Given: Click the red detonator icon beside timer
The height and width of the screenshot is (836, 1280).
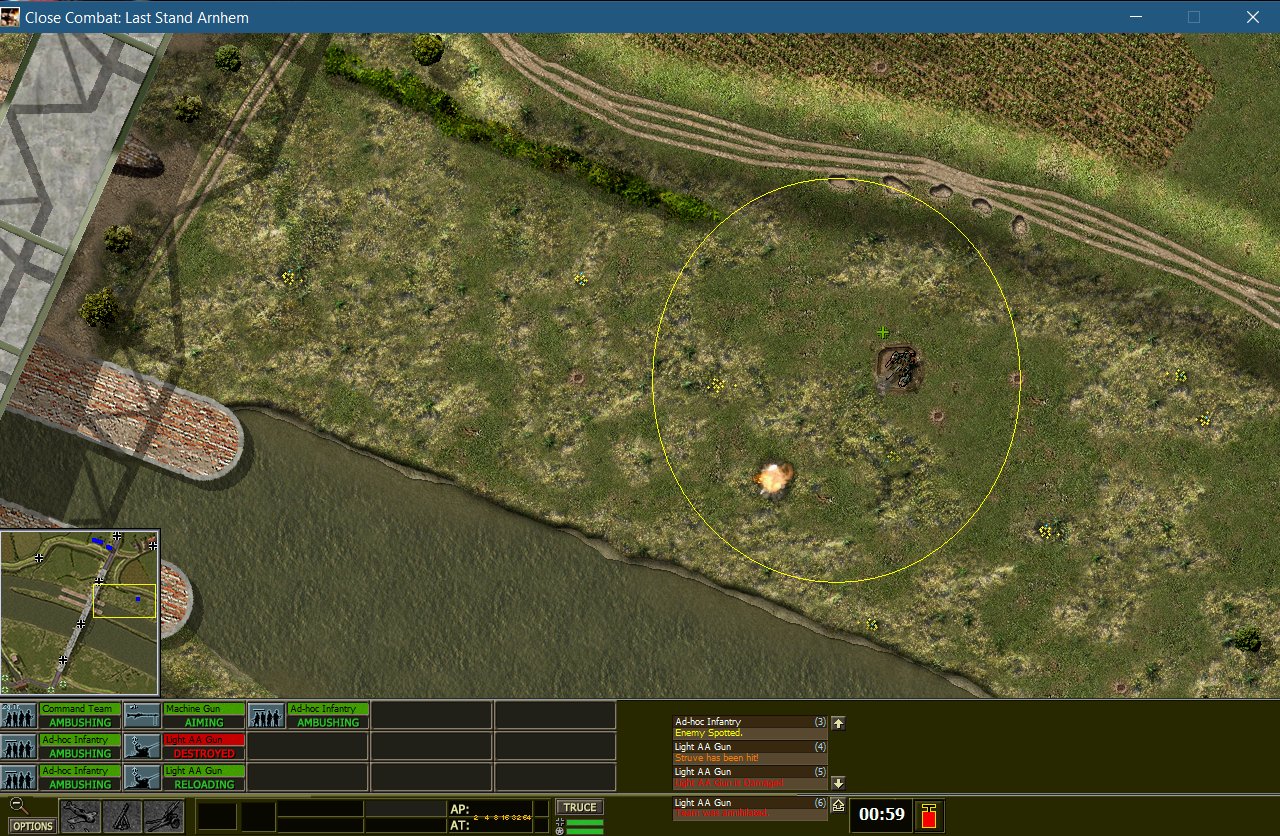Looking at the screenshot, I should (929, 816).
